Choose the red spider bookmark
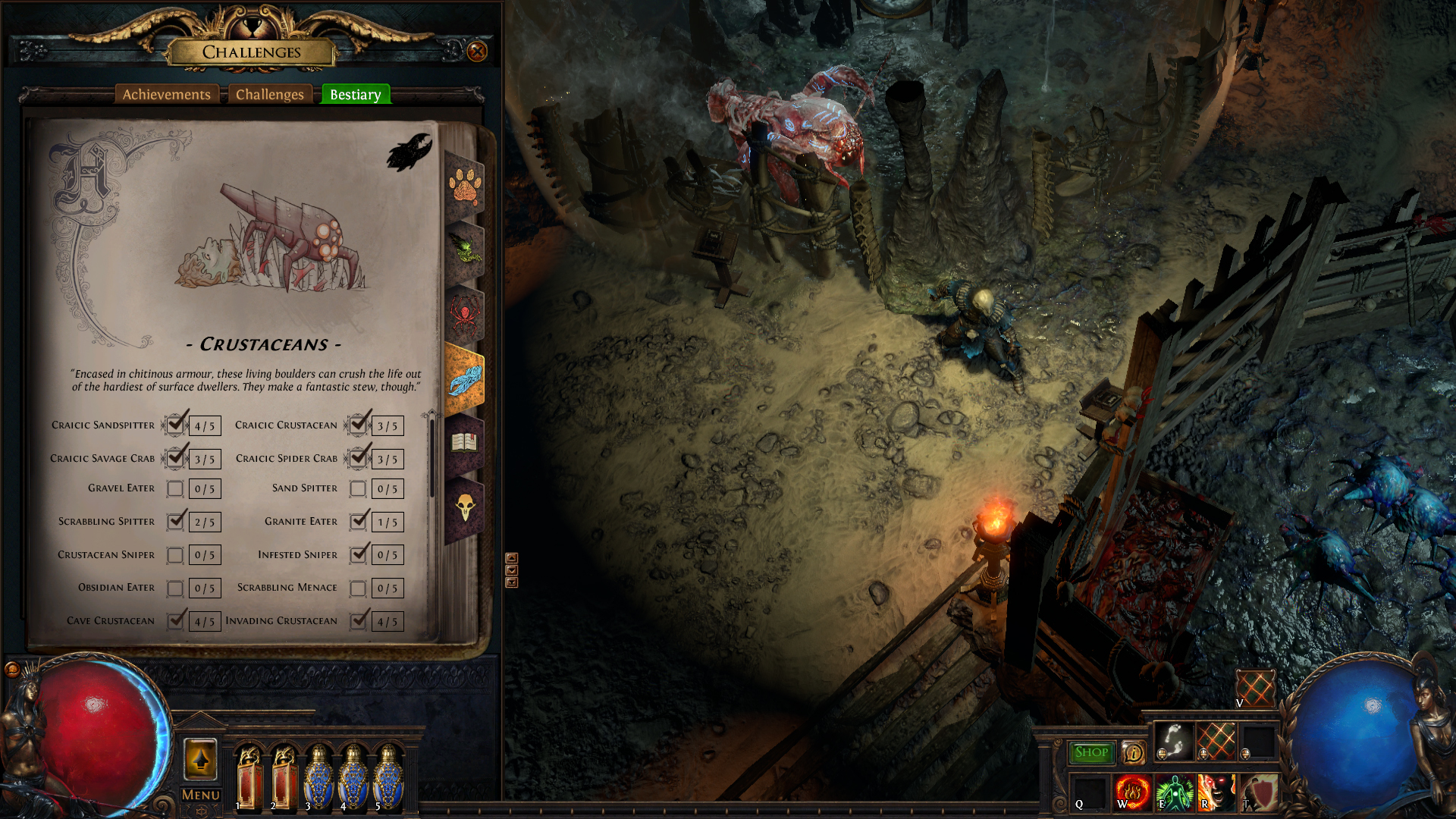This screenshot has width=1456, height=819. pos(464,313)
